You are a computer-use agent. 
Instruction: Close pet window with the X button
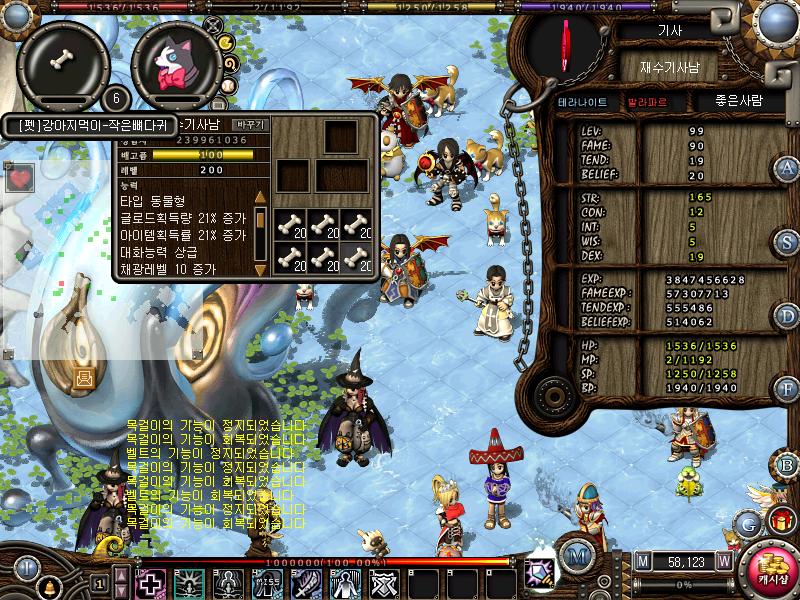click(x=212, y=23)
